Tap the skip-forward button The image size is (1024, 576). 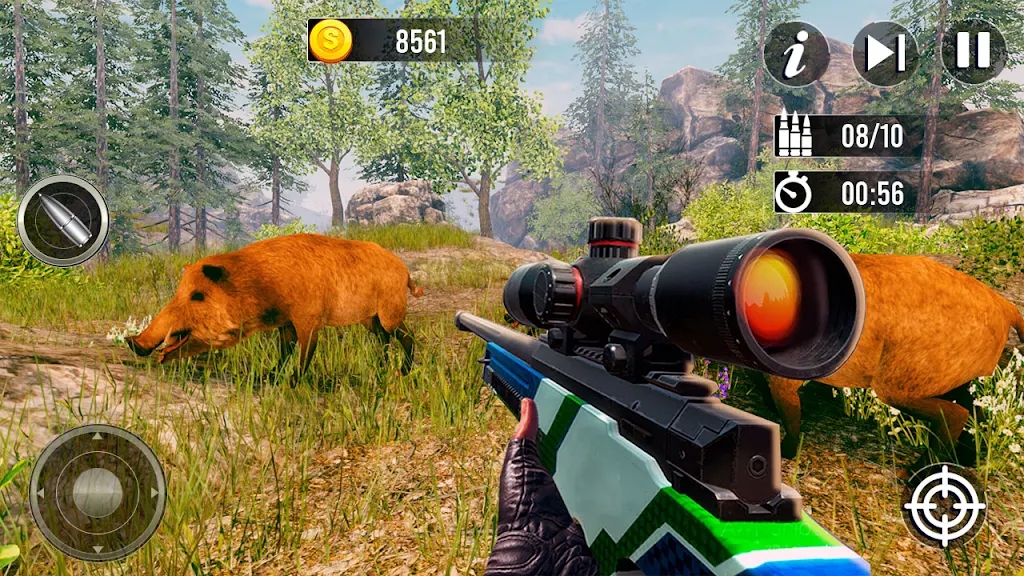pos(885,52)
